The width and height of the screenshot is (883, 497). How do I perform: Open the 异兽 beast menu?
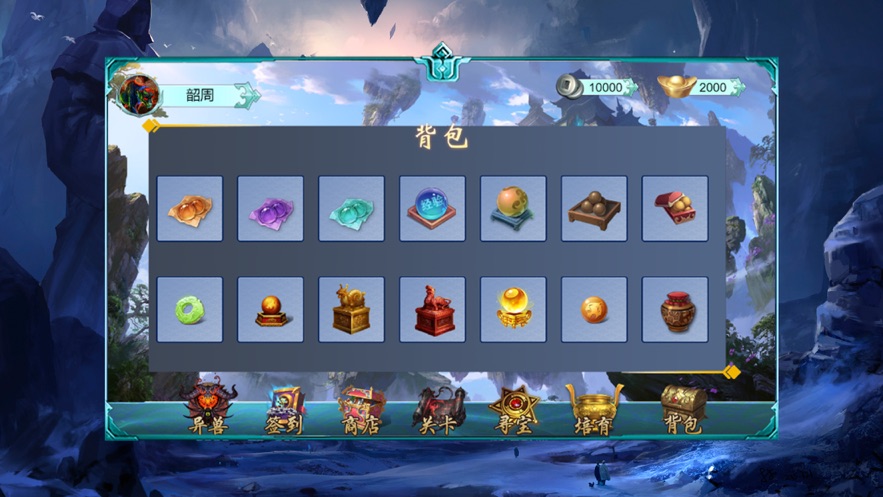click(211, 409)
